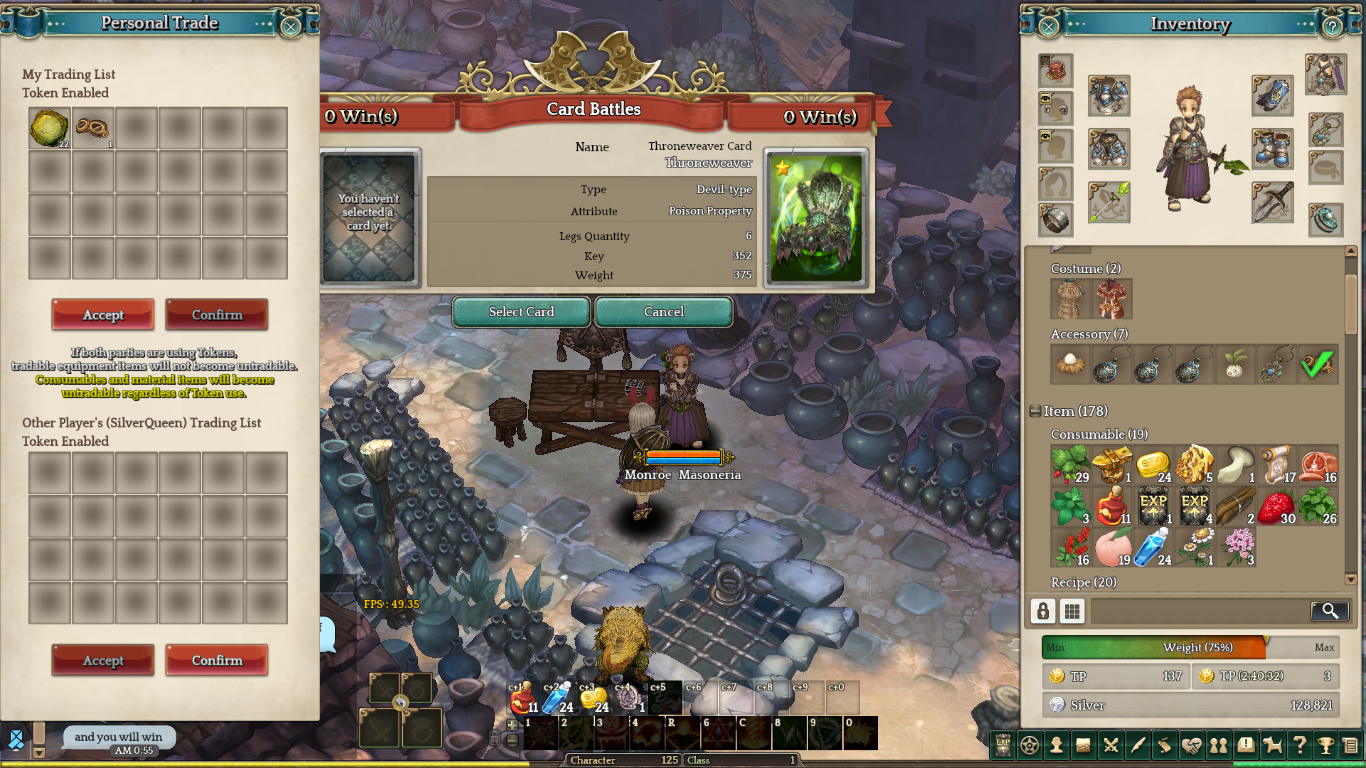Open the trophy icon menu in toolbar
1366x768 pixels.
pyautogui.click(x=1325, y=745)
